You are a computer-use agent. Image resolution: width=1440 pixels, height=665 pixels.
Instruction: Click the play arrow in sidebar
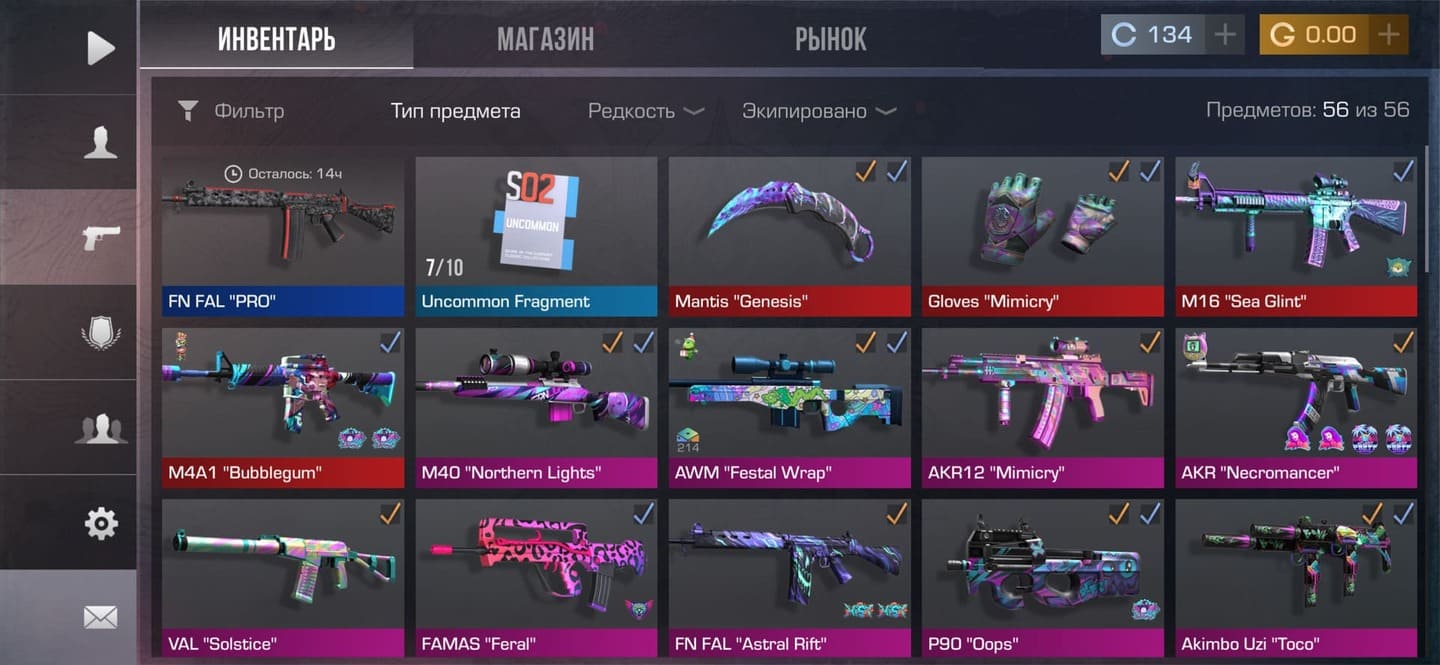pos(100,48)
